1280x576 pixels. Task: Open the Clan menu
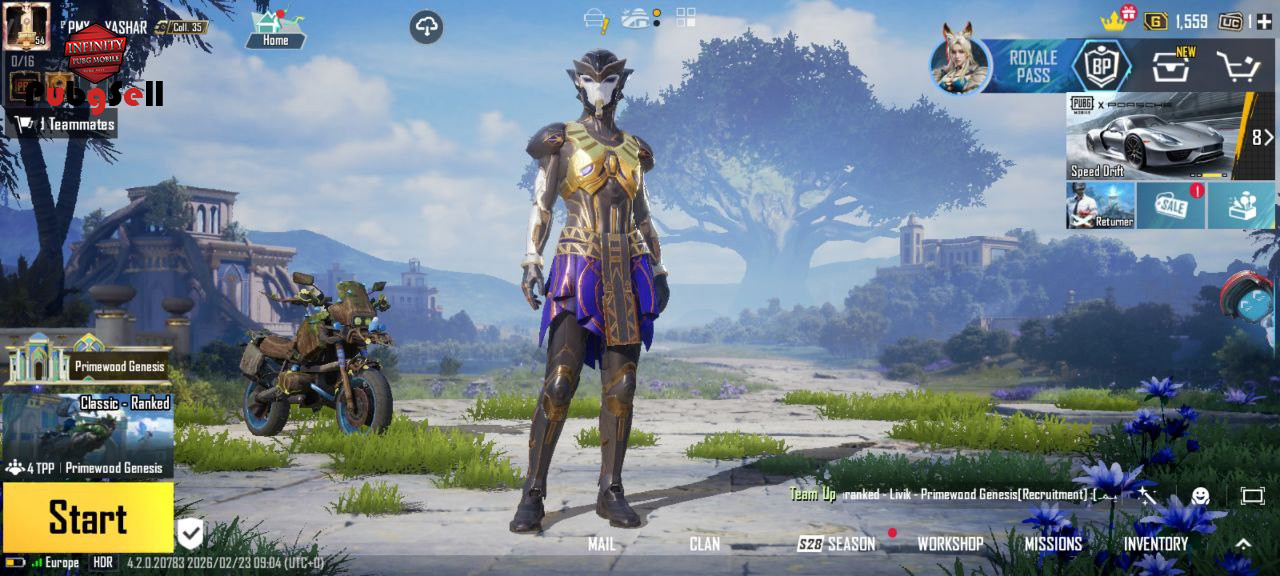pos(704,544)
